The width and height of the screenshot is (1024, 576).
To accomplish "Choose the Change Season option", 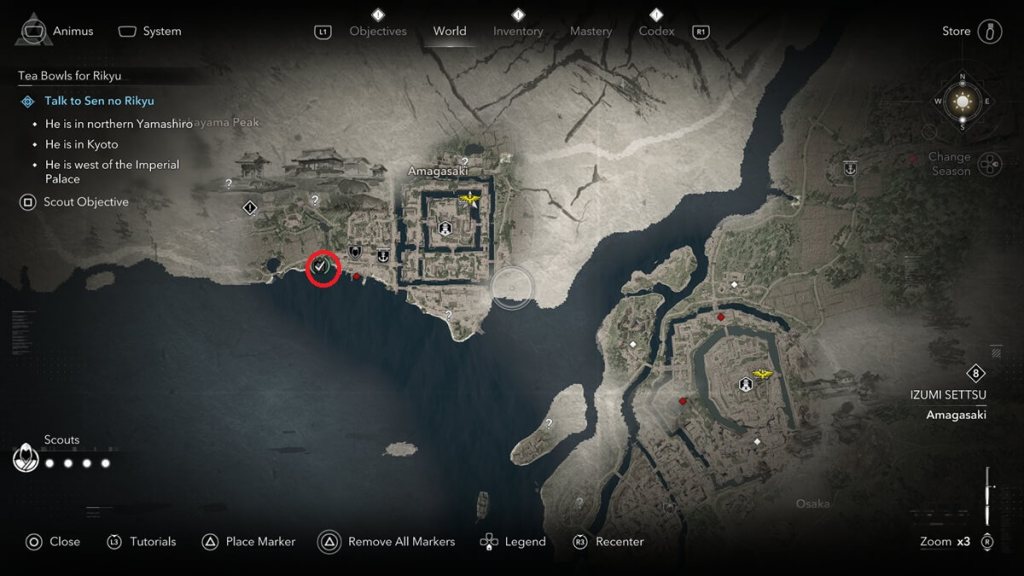I will [x=949, y=163].
